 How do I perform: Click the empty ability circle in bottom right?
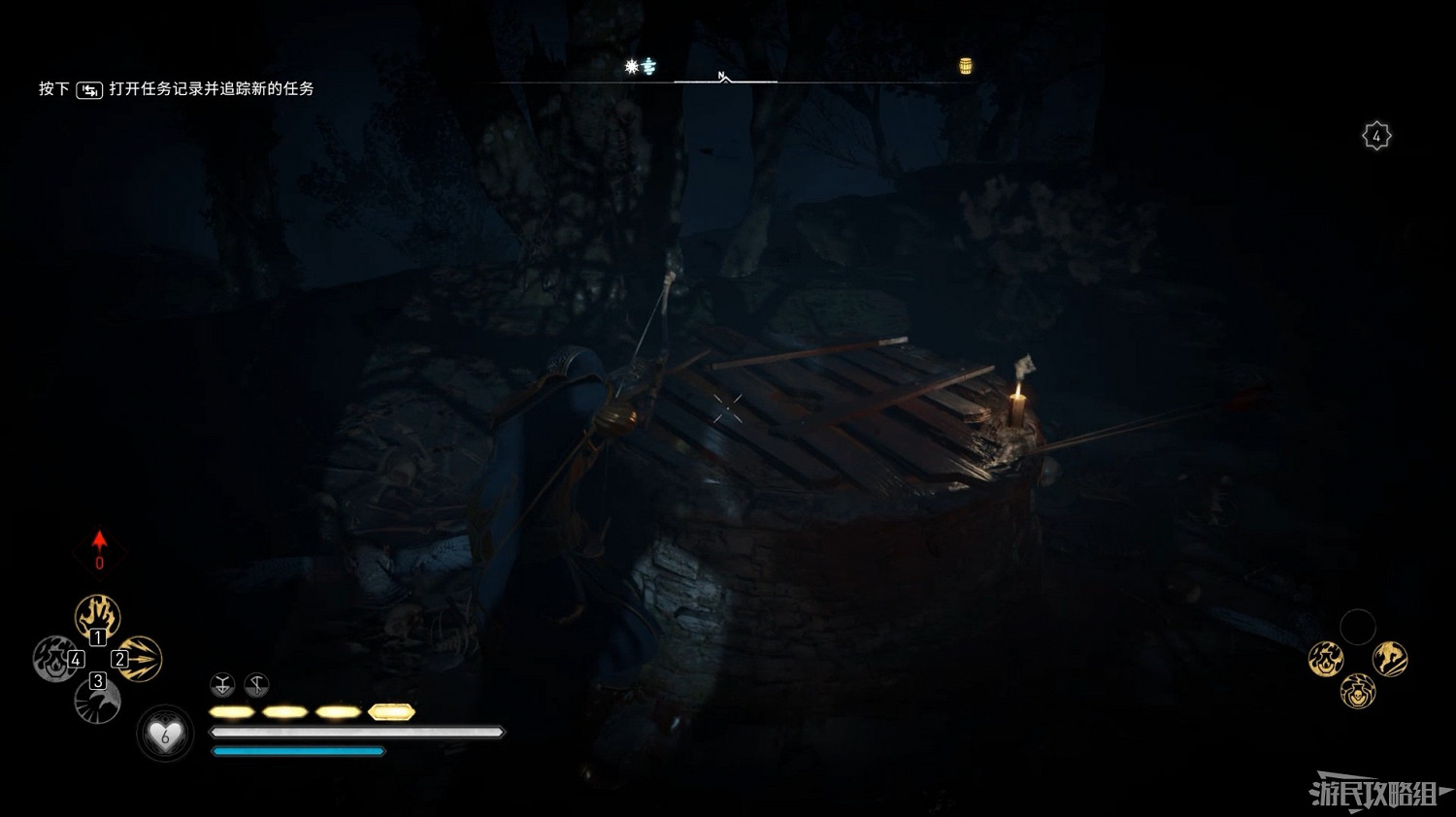[1358, 625]
